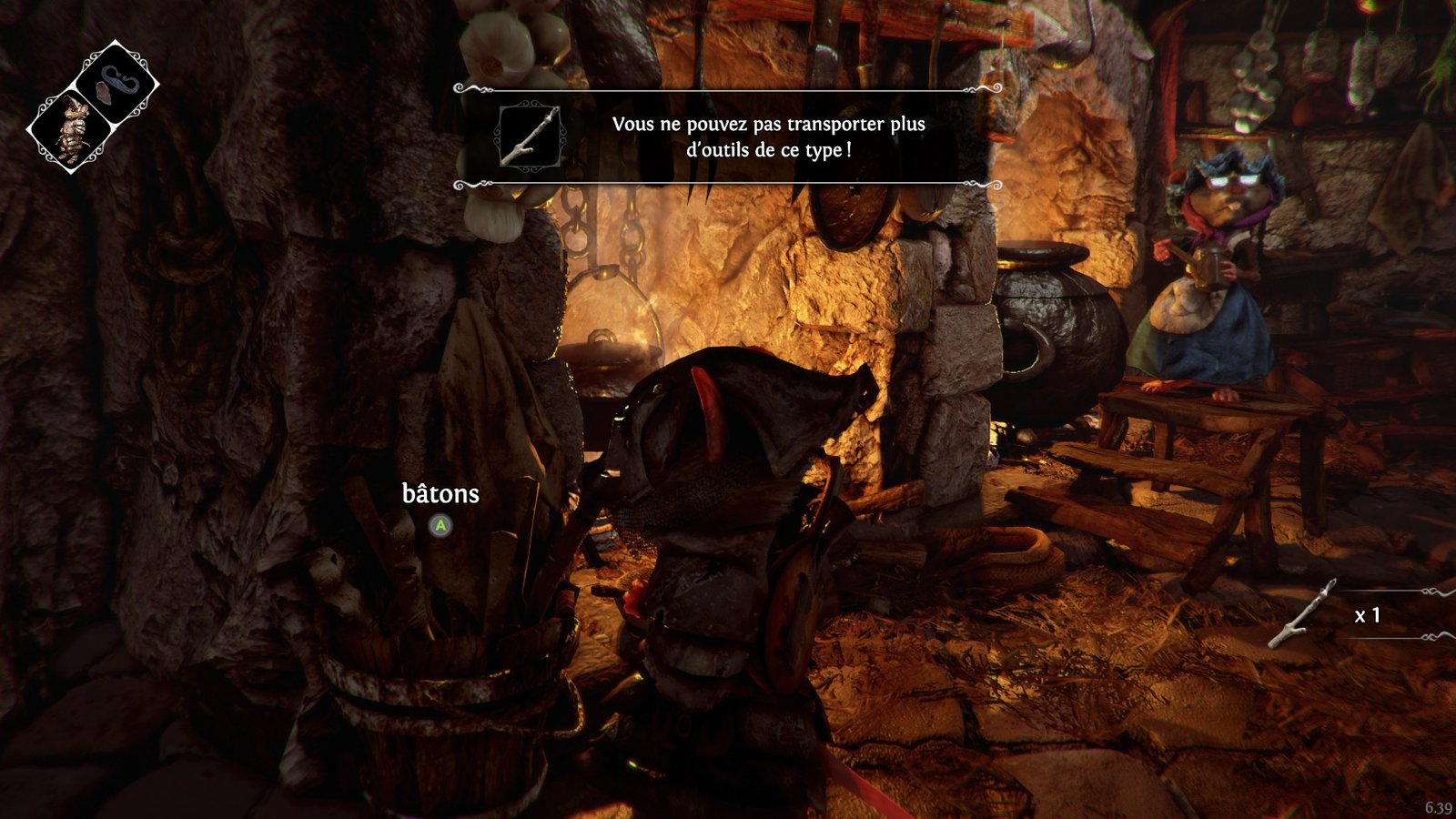1456x819 pixels.
Task: Select the stick item in the counter
Action: pos(1303,614)
